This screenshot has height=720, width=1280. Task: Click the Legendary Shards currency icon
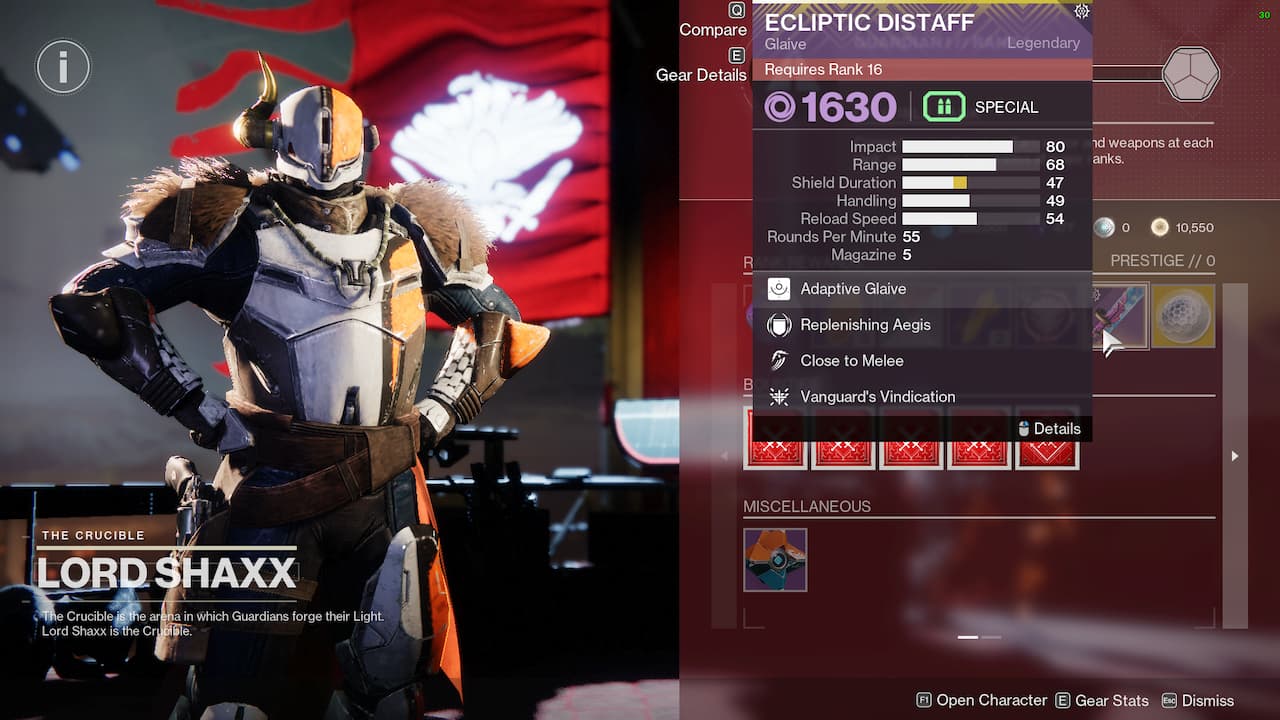pos(1103,227)
